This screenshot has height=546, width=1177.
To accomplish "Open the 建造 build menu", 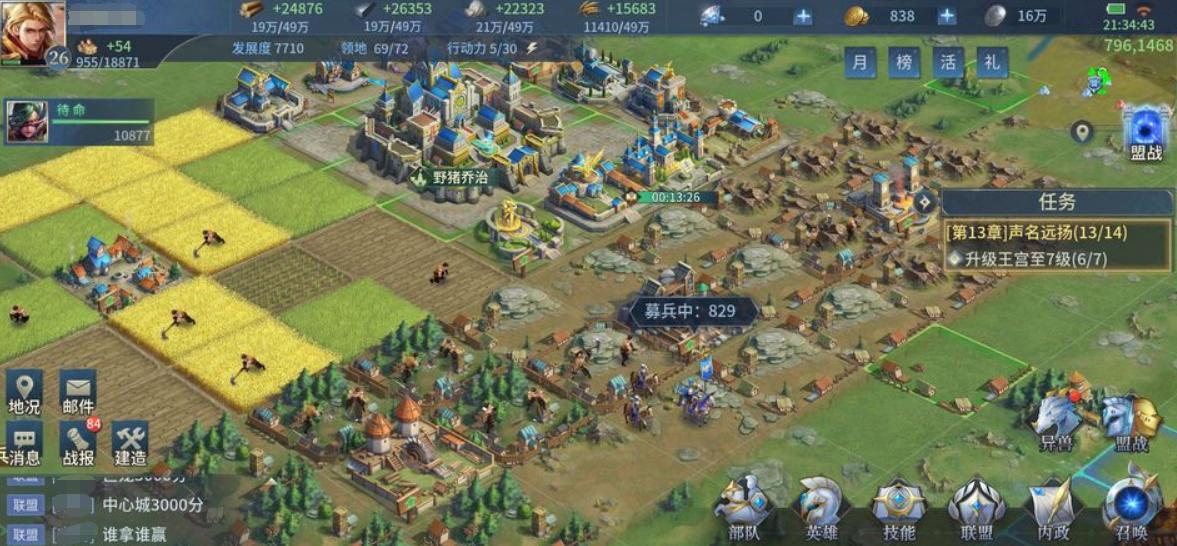I will [x=130, y=444].
